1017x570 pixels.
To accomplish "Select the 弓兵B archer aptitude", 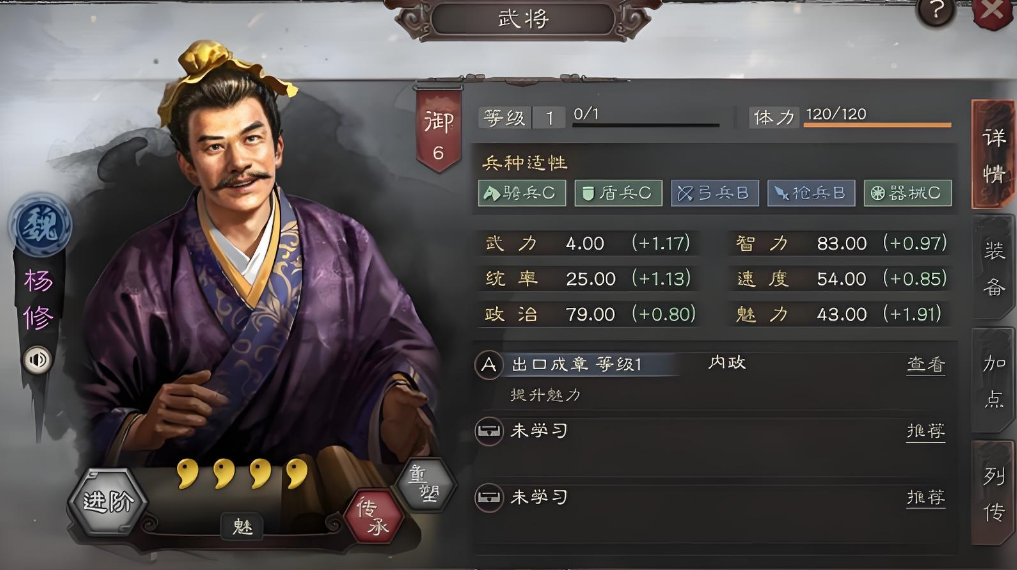I will click(x=714, y=193).
